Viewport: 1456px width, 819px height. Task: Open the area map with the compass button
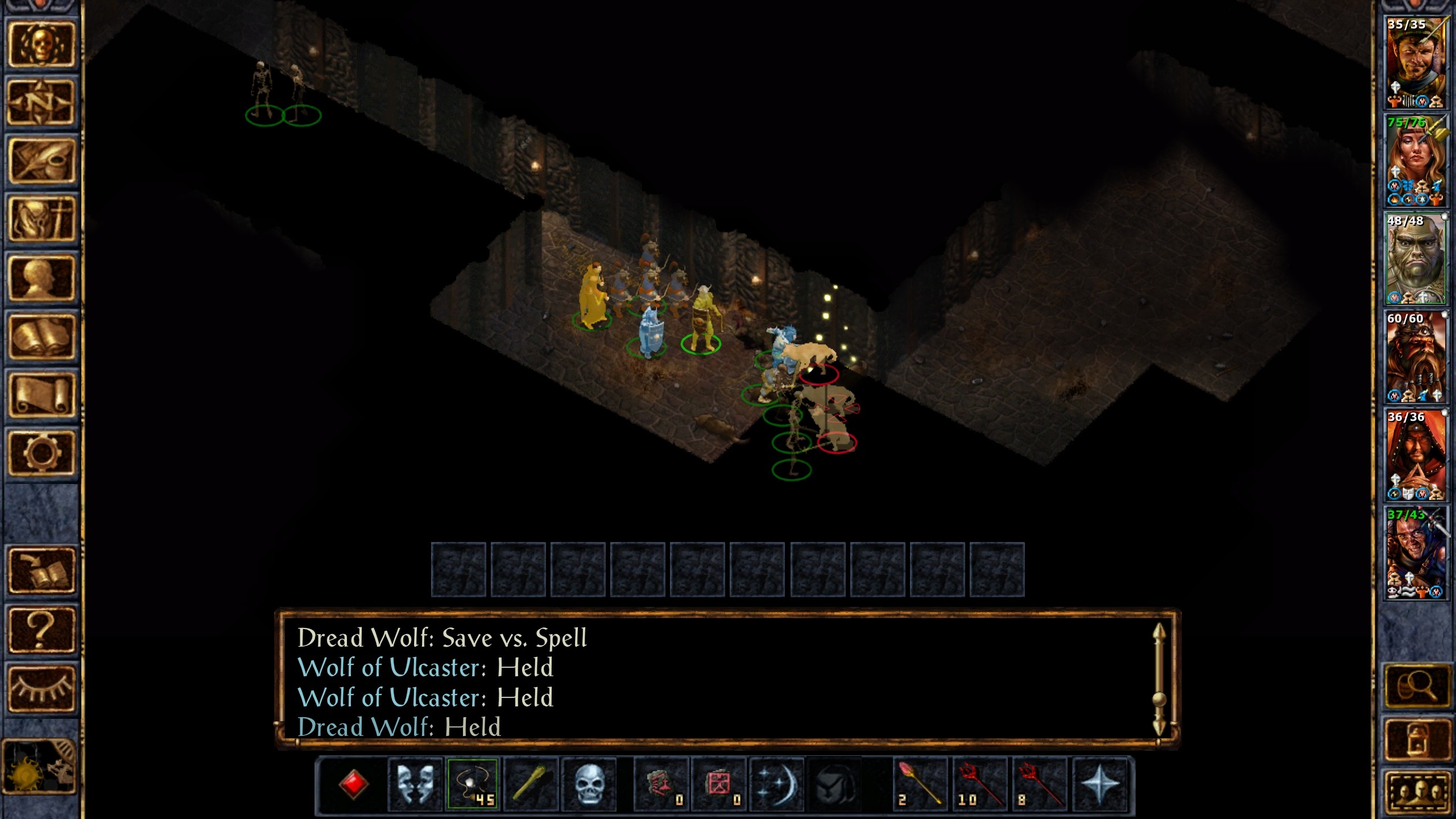[x=40, y=103]
